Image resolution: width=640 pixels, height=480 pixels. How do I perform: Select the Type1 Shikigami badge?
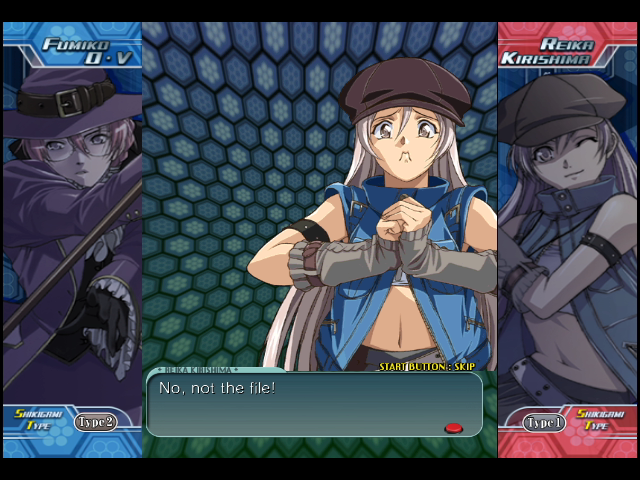click(x=544, y=422)
